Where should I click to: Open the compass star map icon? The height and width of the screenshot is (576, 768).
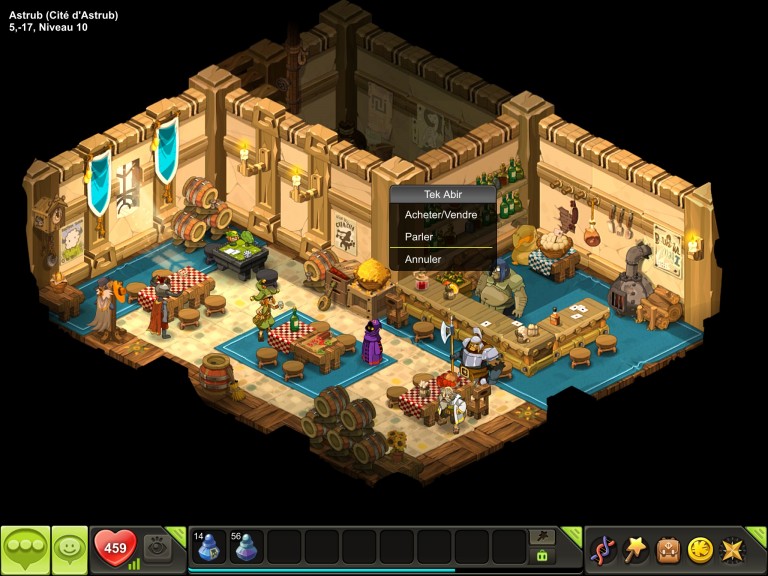[733, 550]
